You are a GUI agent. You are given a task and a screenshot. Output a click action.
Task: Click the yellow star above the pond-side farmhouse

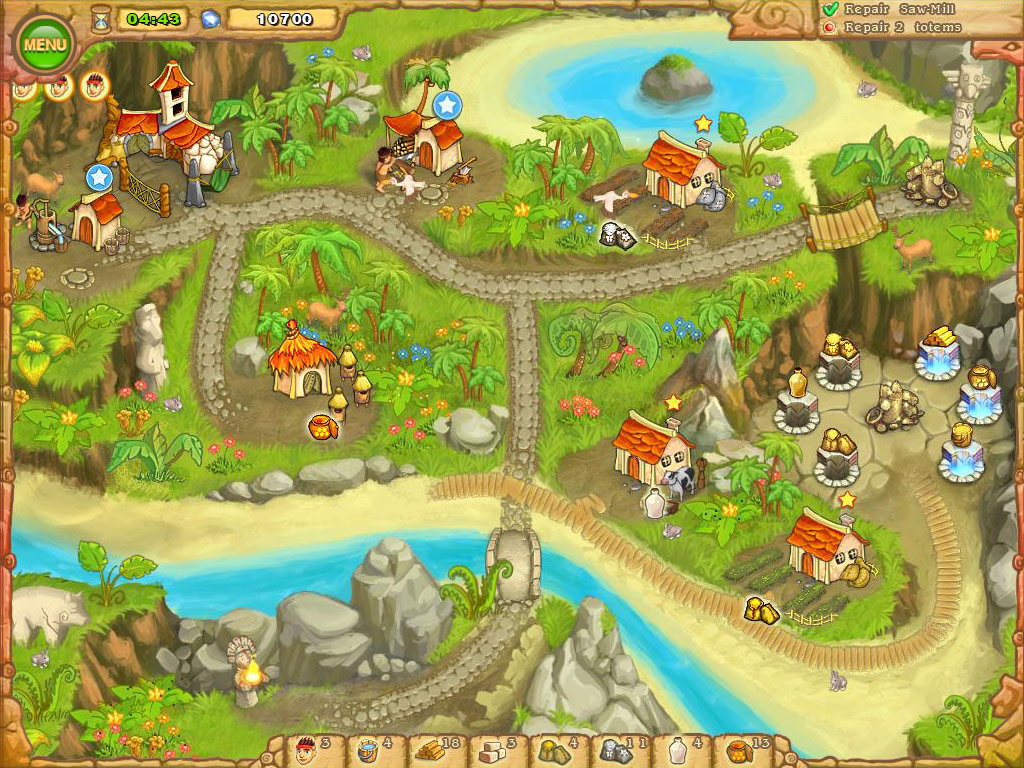pyautogui.click(x=703, y=123)
